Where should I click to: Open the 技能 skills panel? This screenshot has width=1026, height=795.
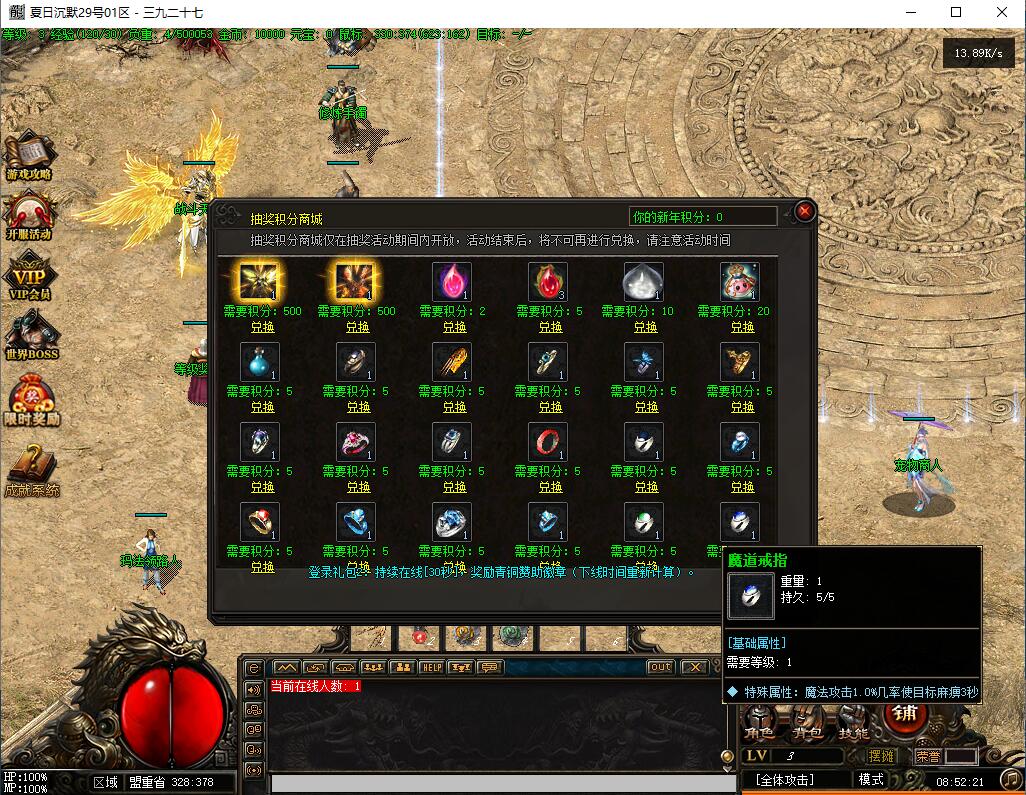853,733
